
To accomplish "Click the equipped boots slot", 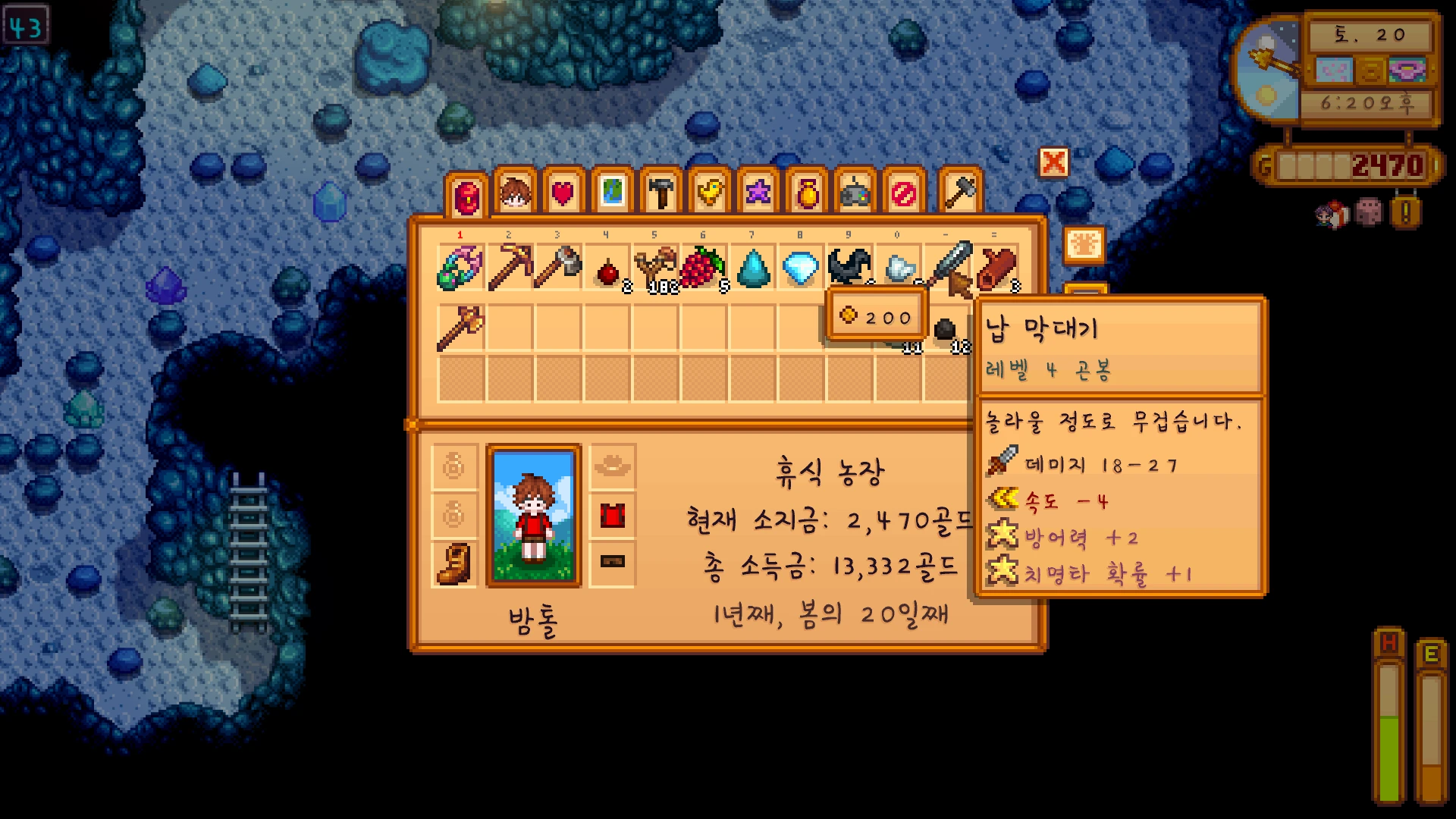I will (454, 563).
